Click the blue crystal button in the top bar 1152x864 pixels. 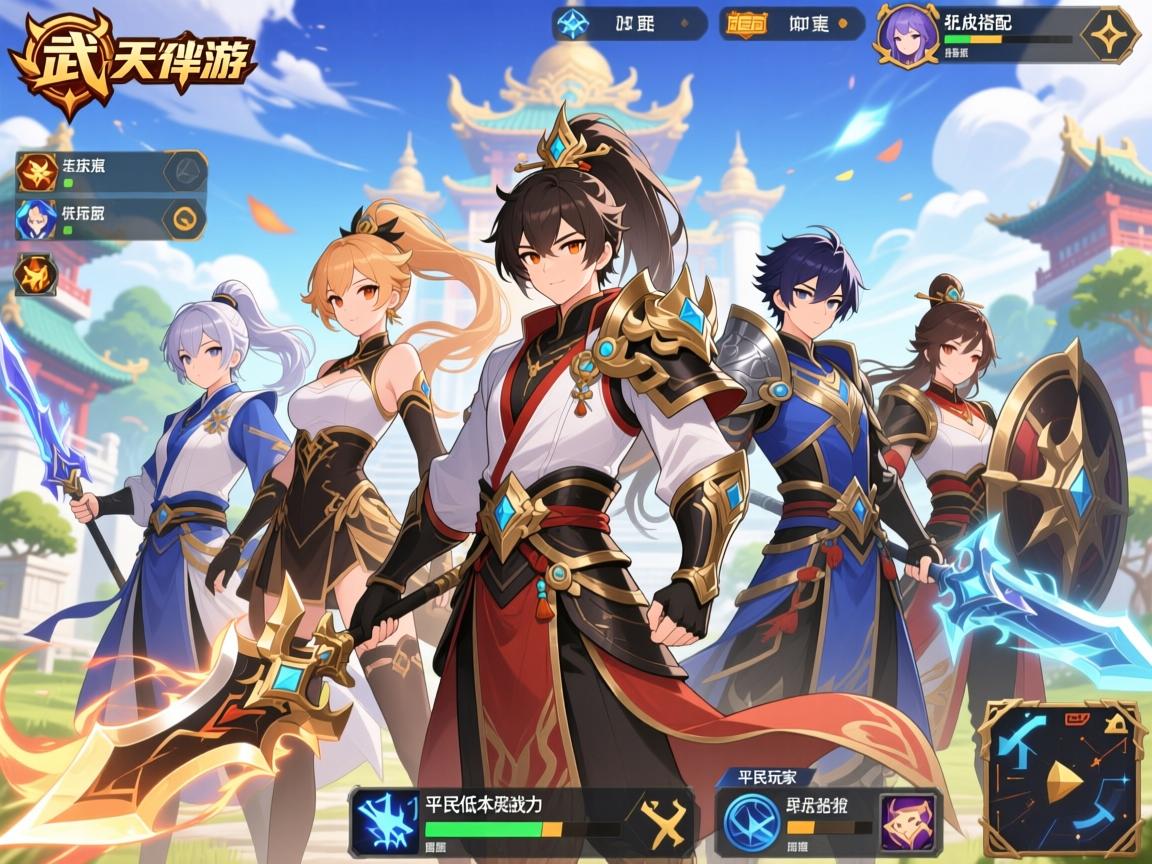573,23
